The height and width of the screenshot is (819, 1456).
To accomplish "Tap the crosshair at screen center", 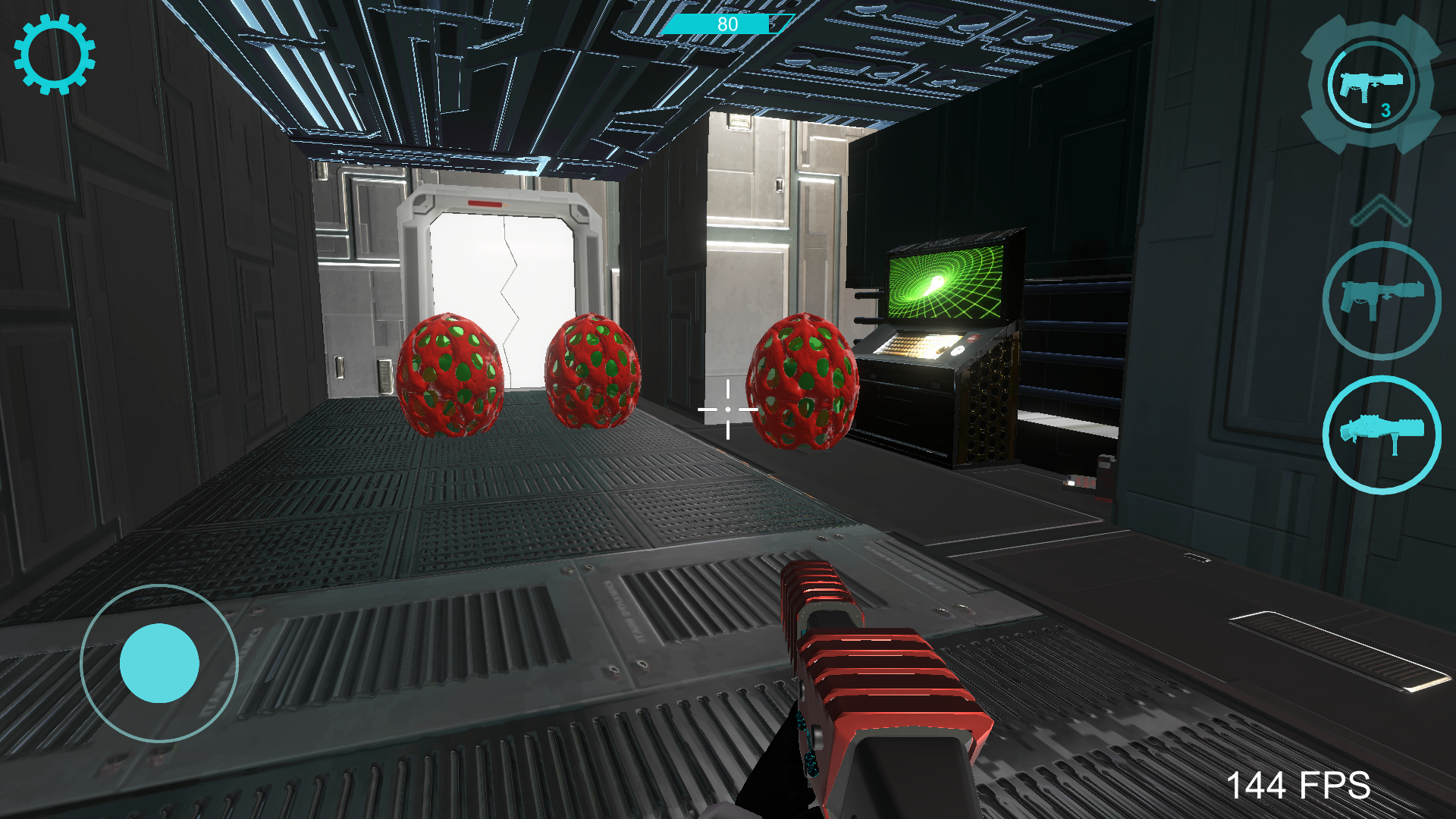I will [726, 409].
